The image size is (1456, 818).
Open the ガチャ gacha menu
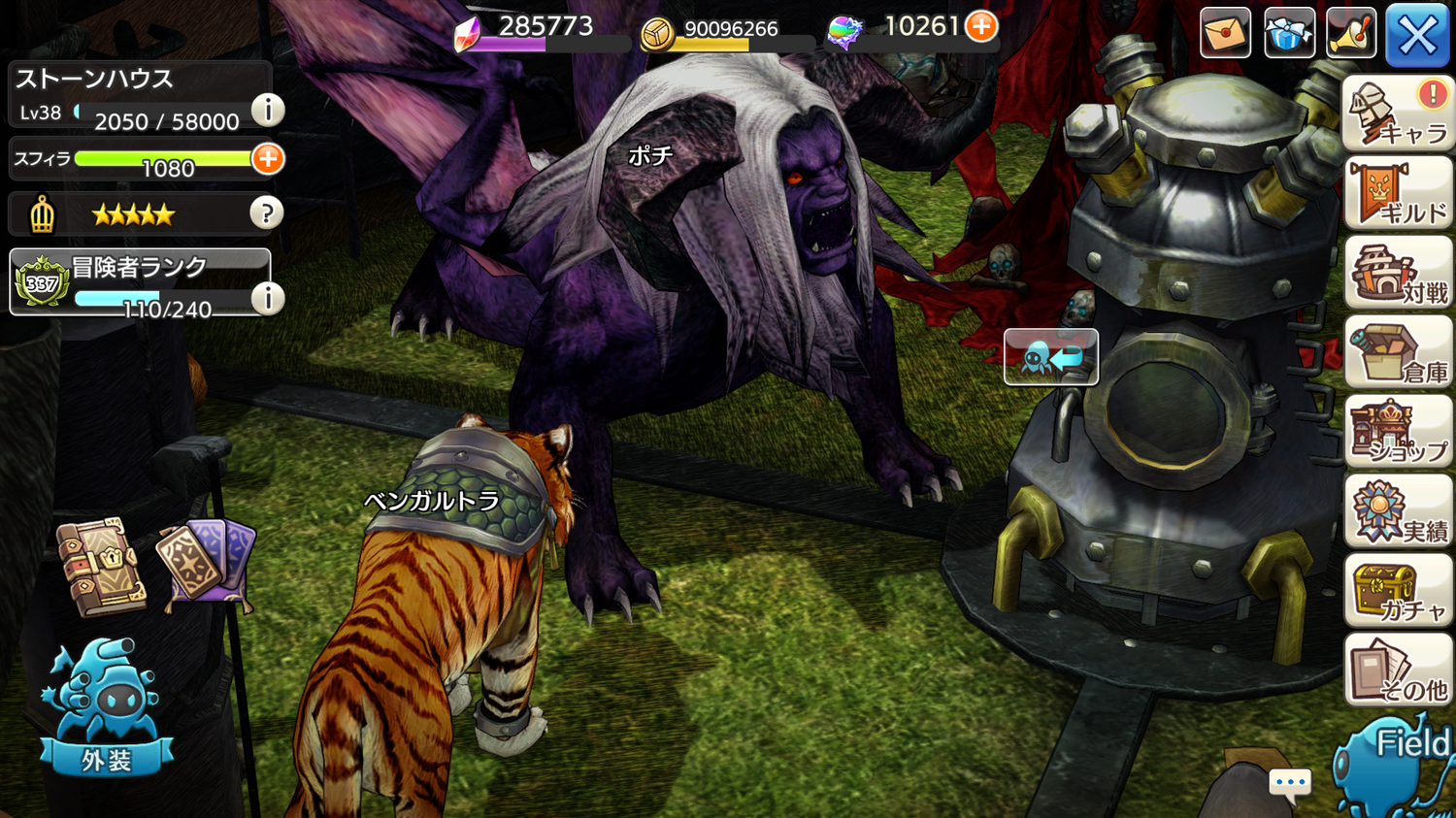click(x=1398, y=593)
